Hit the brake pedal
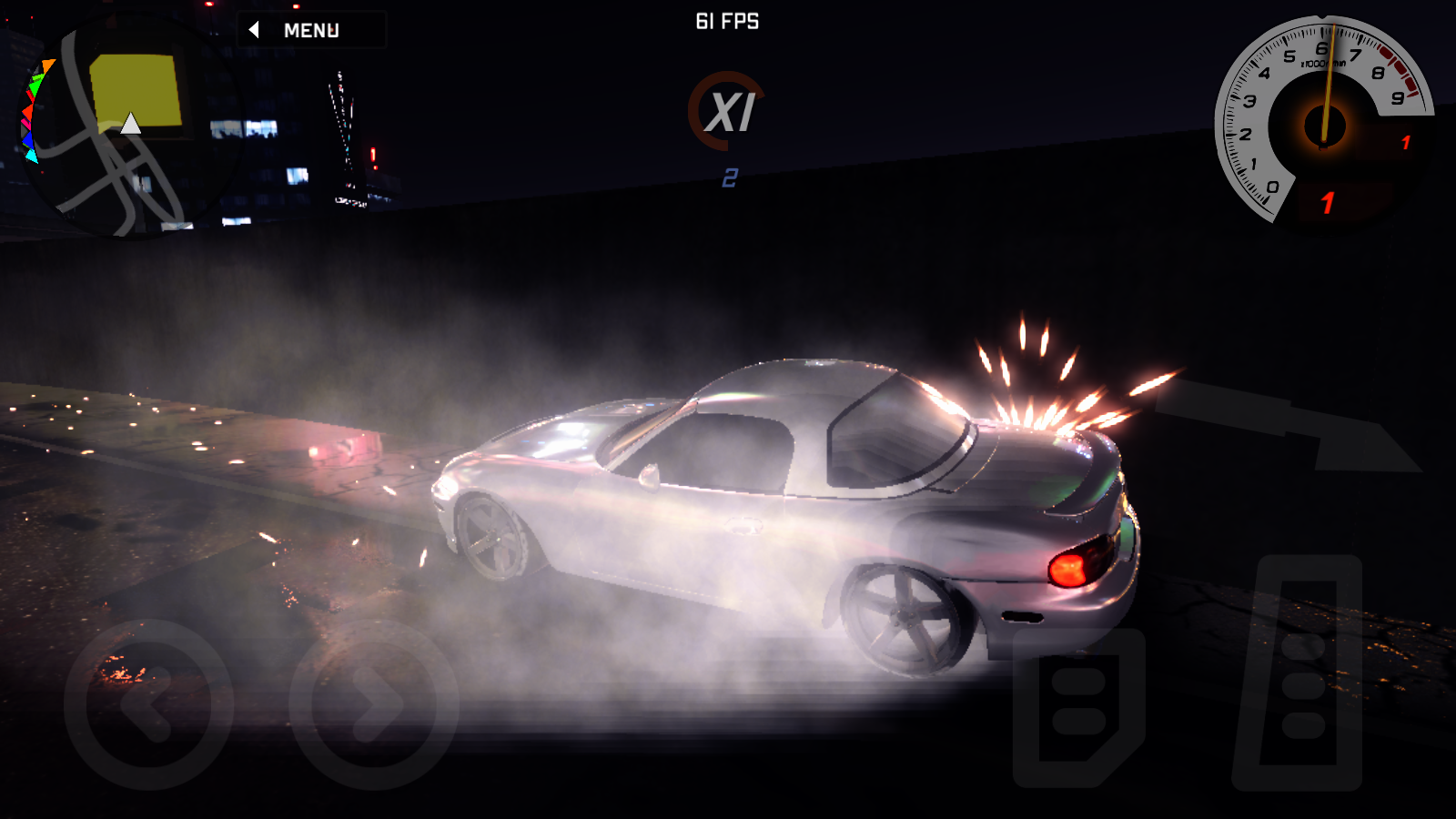Image resolution: width=1456 pixels, height=819 pixels. 1078,707
